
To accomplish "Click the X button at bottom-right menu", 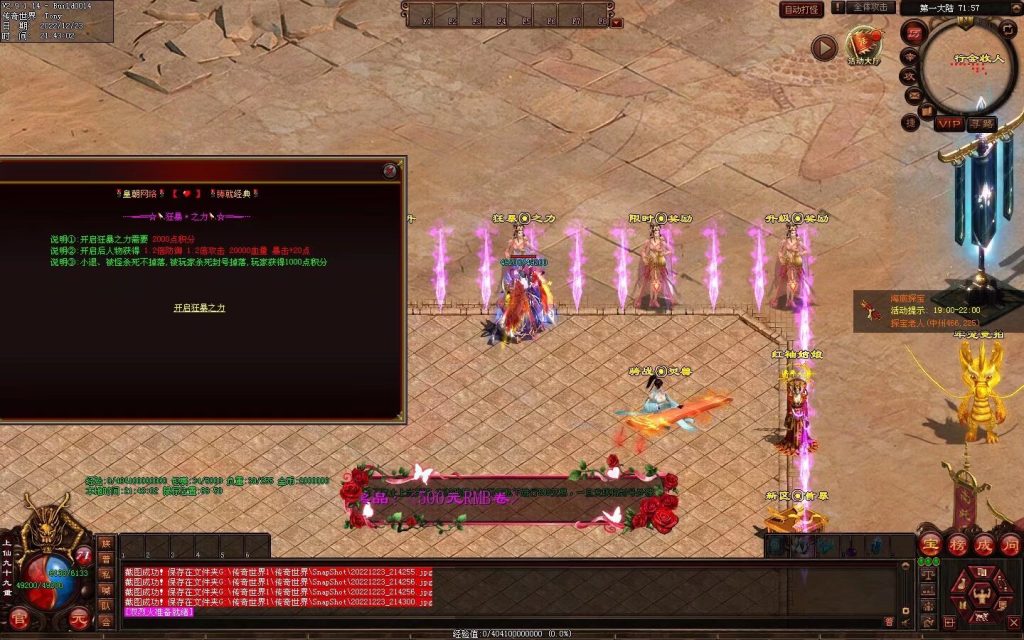I will tap(1011, 621).
